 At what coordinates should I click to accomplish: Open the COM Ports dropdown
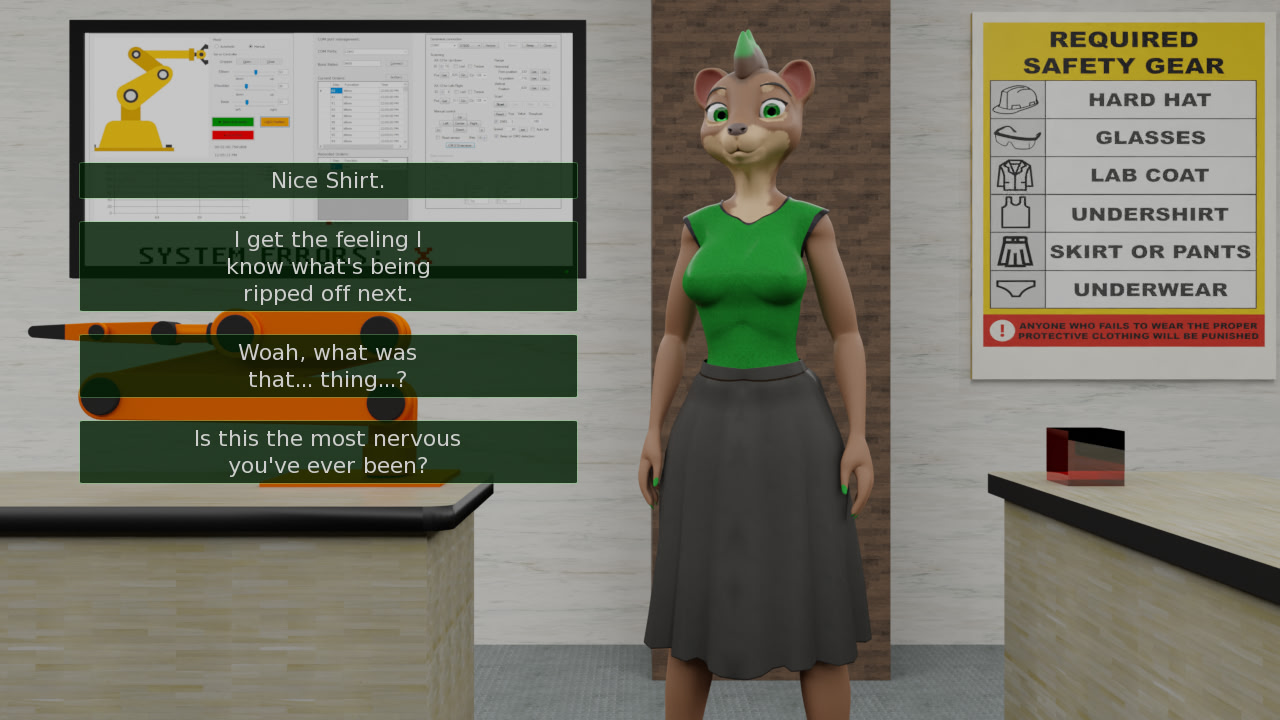tap(375, 52)
